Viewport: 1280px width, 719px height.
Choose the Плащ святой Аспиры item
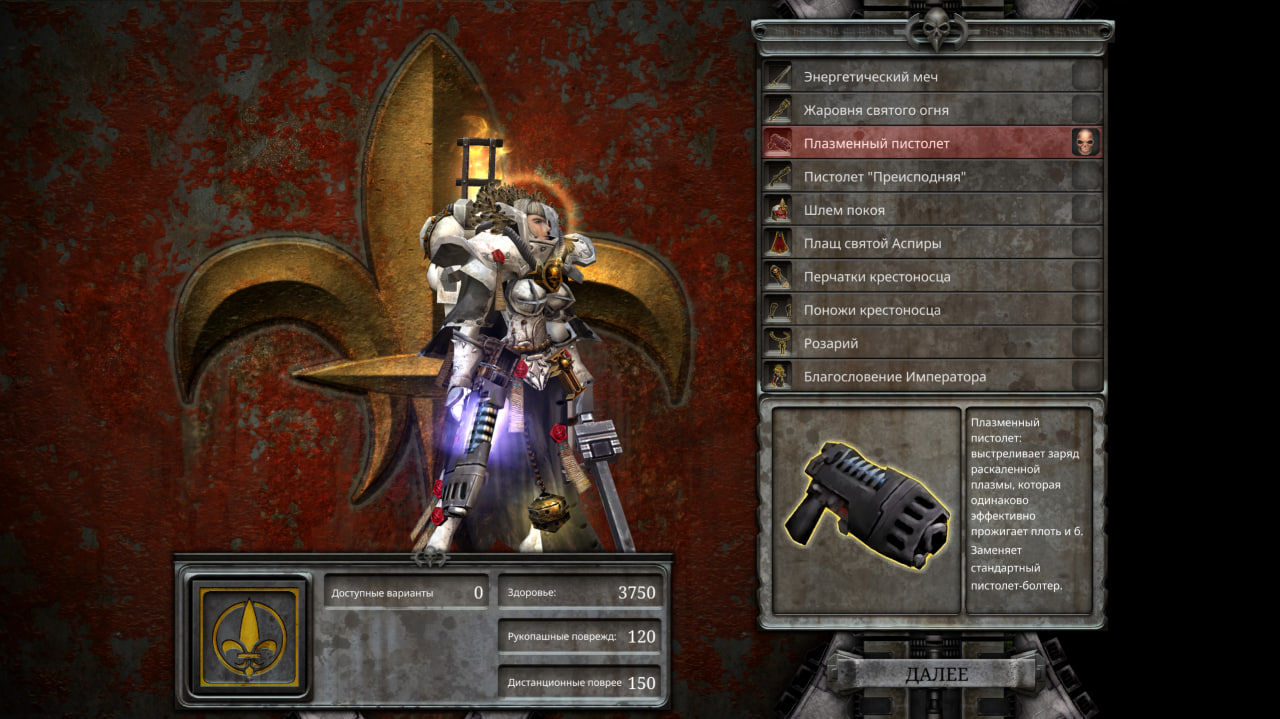tap(915, 243)
